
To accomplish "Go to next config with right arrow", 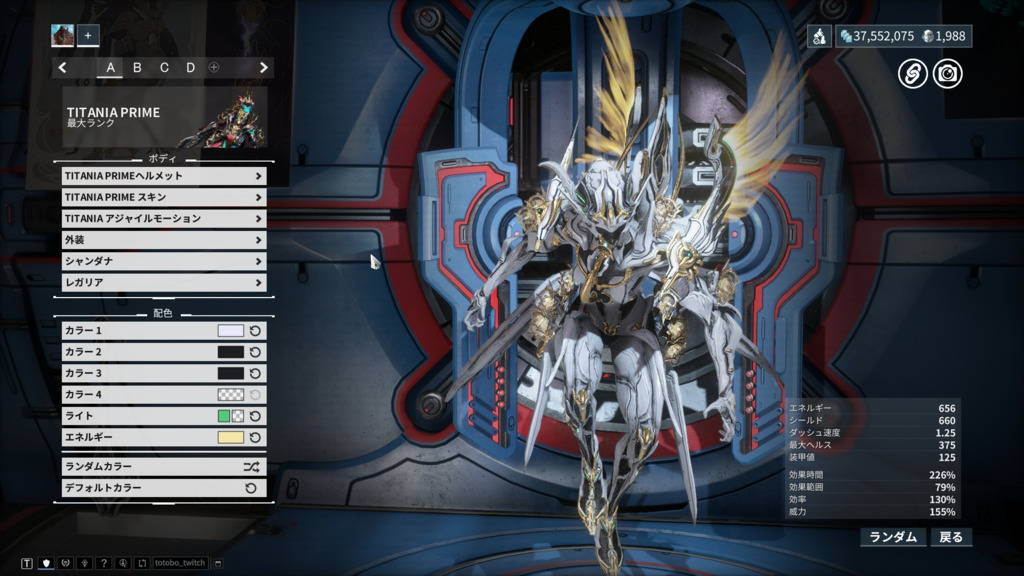I will click(264, 68).
